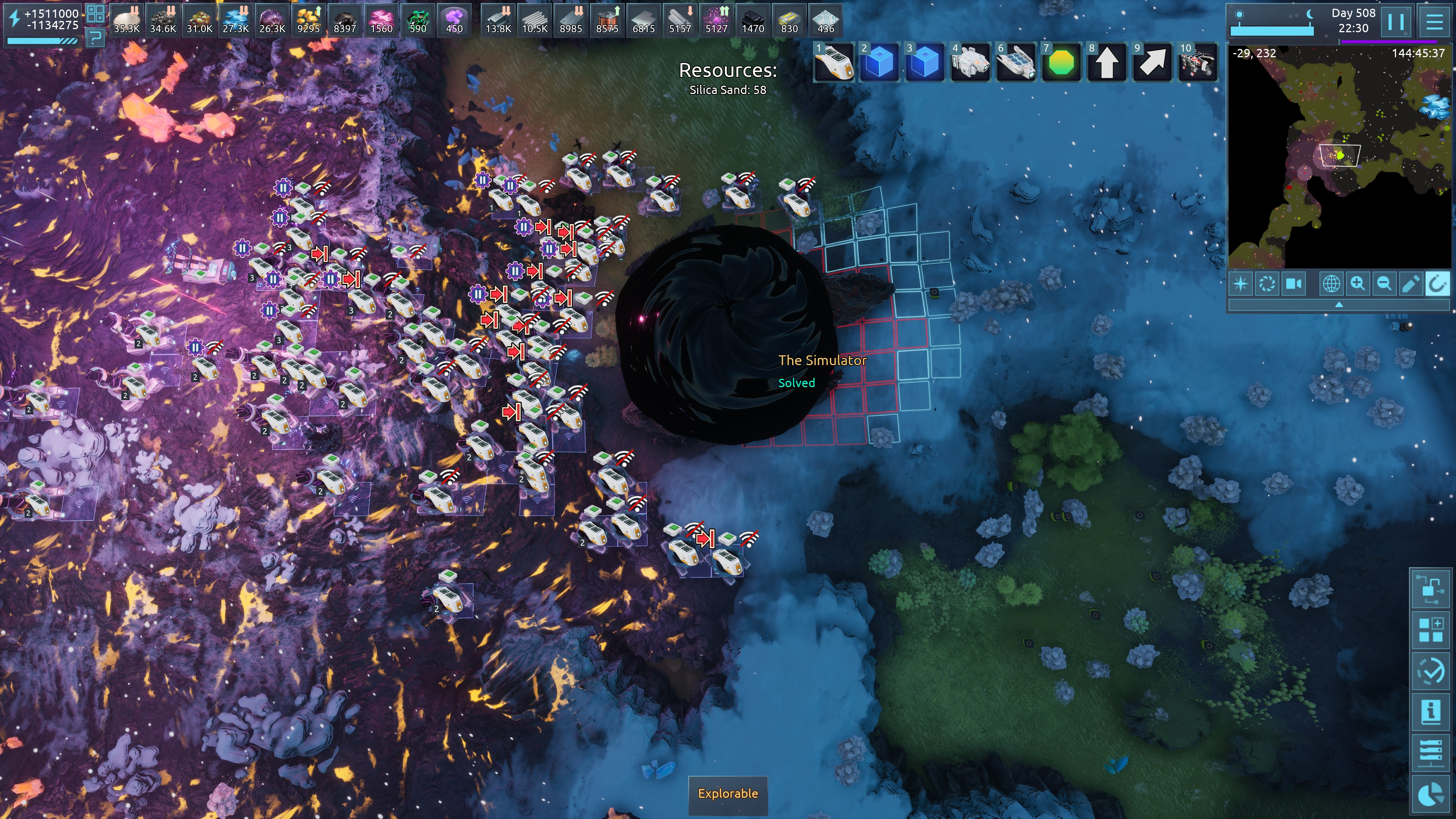Screen dimensions: 1456x819
Task: Choose the diagonal arrow in slot 9
Action: click(1152, 62)
